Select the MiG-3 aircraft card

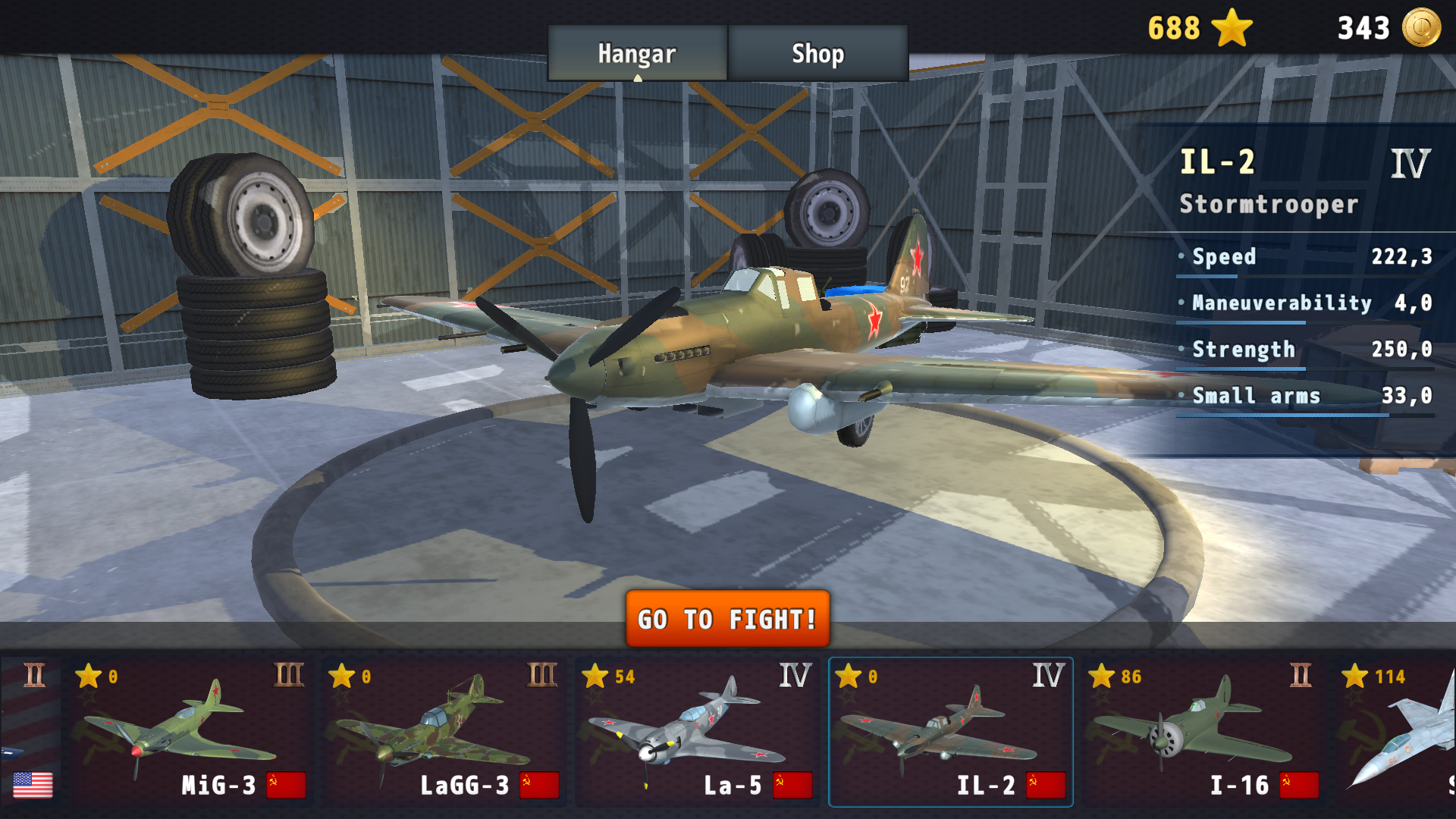(x=190, y=728)
